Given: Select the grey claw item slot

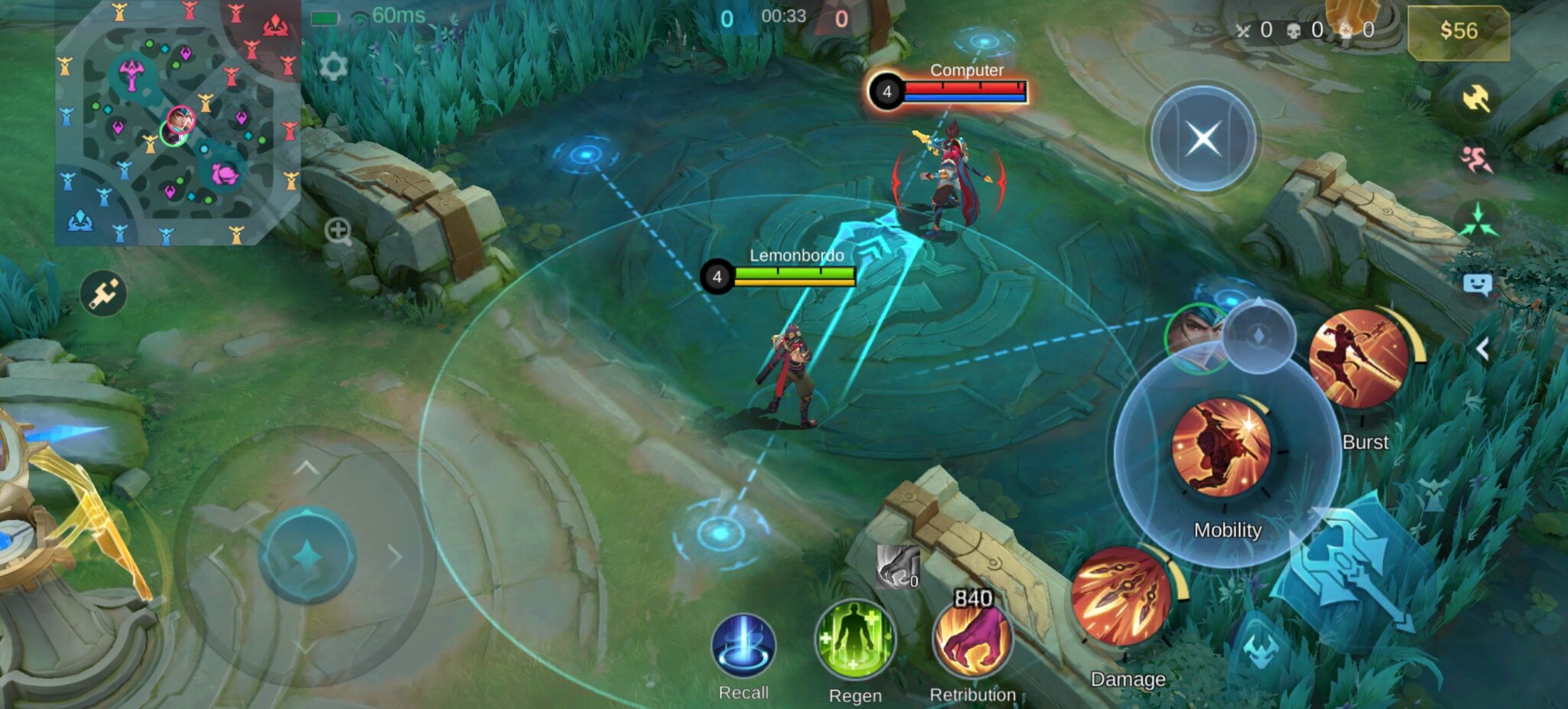Looking at the screenshot, I should 896,568.
